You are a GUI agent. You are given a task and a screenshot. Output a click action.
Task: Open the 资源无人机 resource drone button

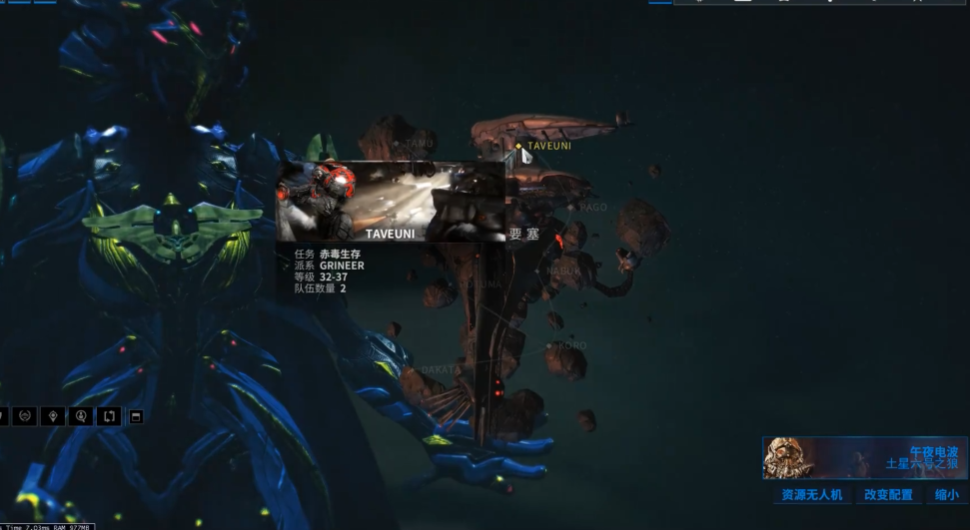point(811,494)
